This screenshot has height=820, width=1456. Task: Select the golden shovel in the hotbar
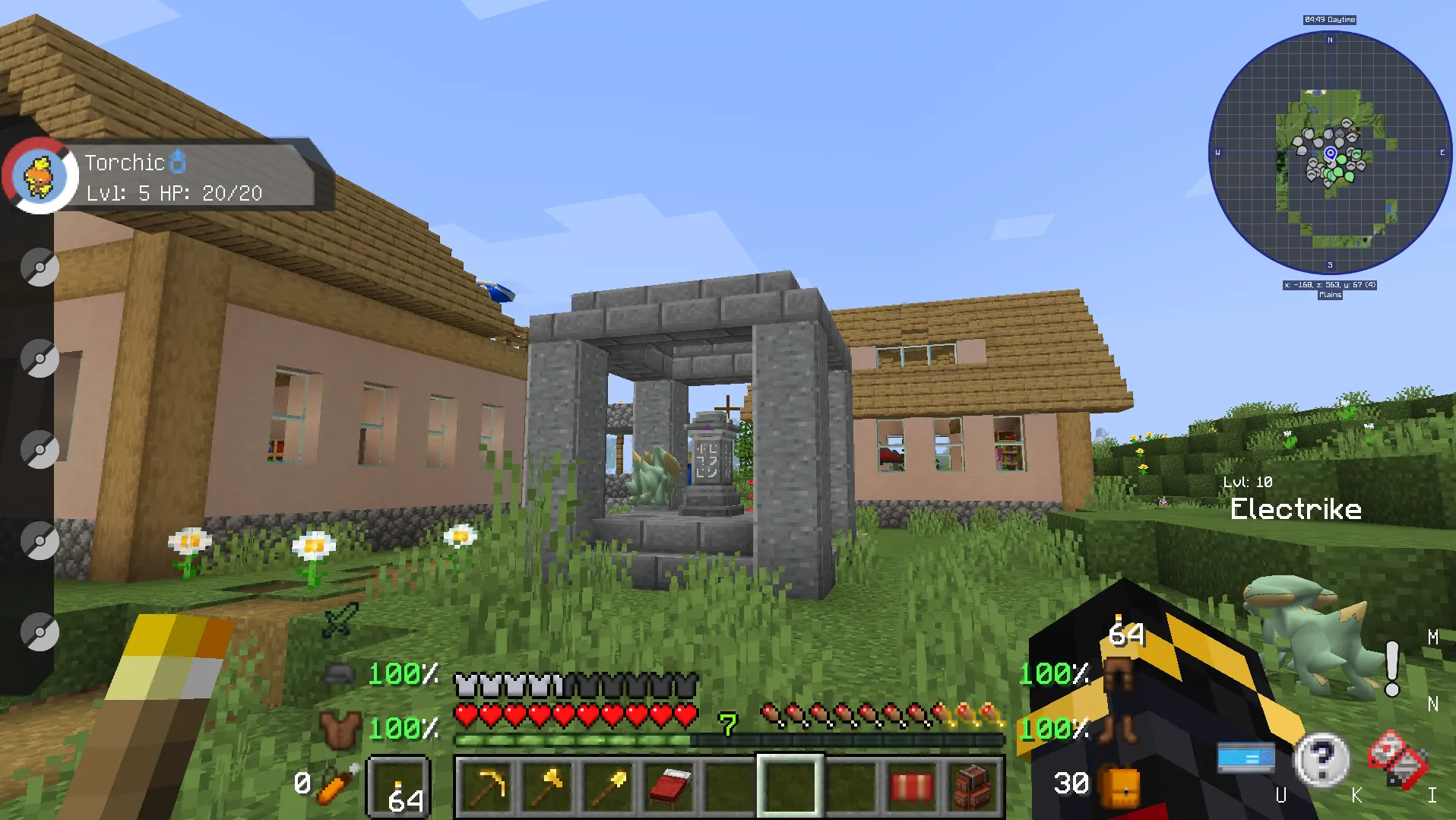(x=608, y=786)
